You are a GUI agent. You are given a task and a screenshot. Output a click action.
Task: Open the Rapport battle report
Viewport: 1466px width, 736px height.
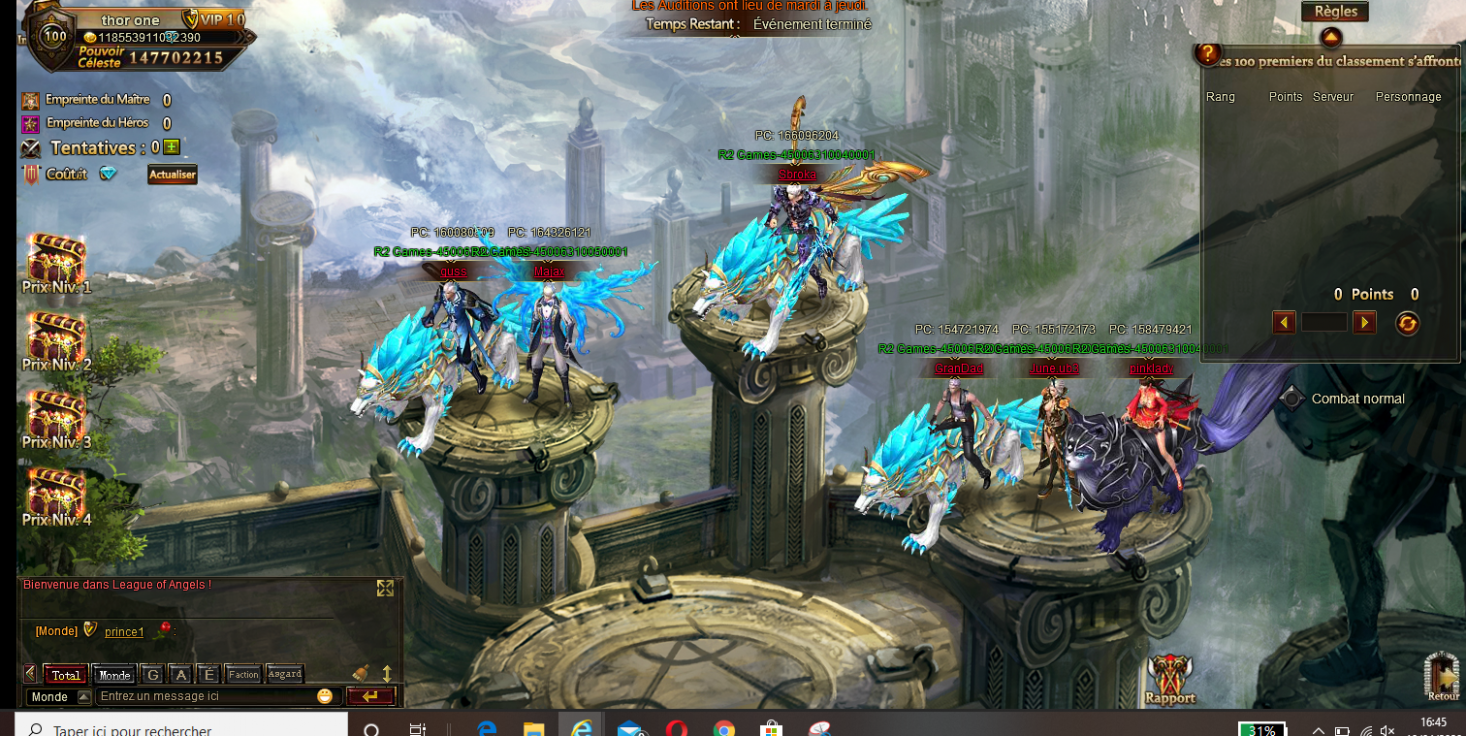1170,680
